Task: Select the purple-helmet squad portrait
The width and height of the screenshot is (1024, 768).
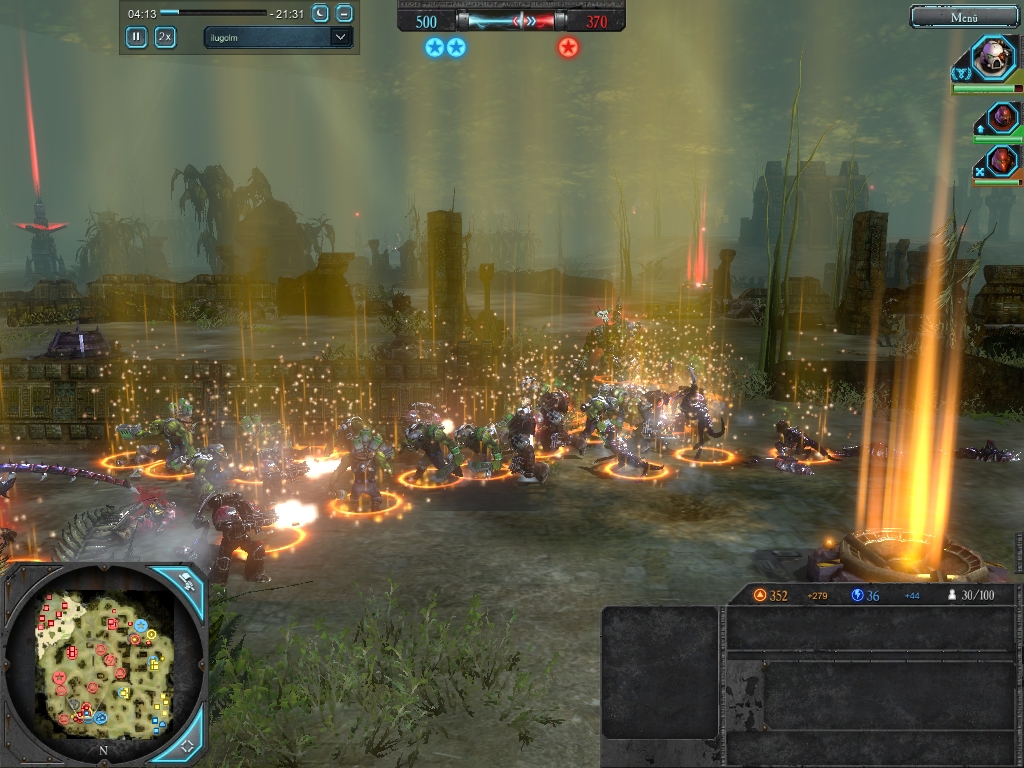Action: (1002, 118)
